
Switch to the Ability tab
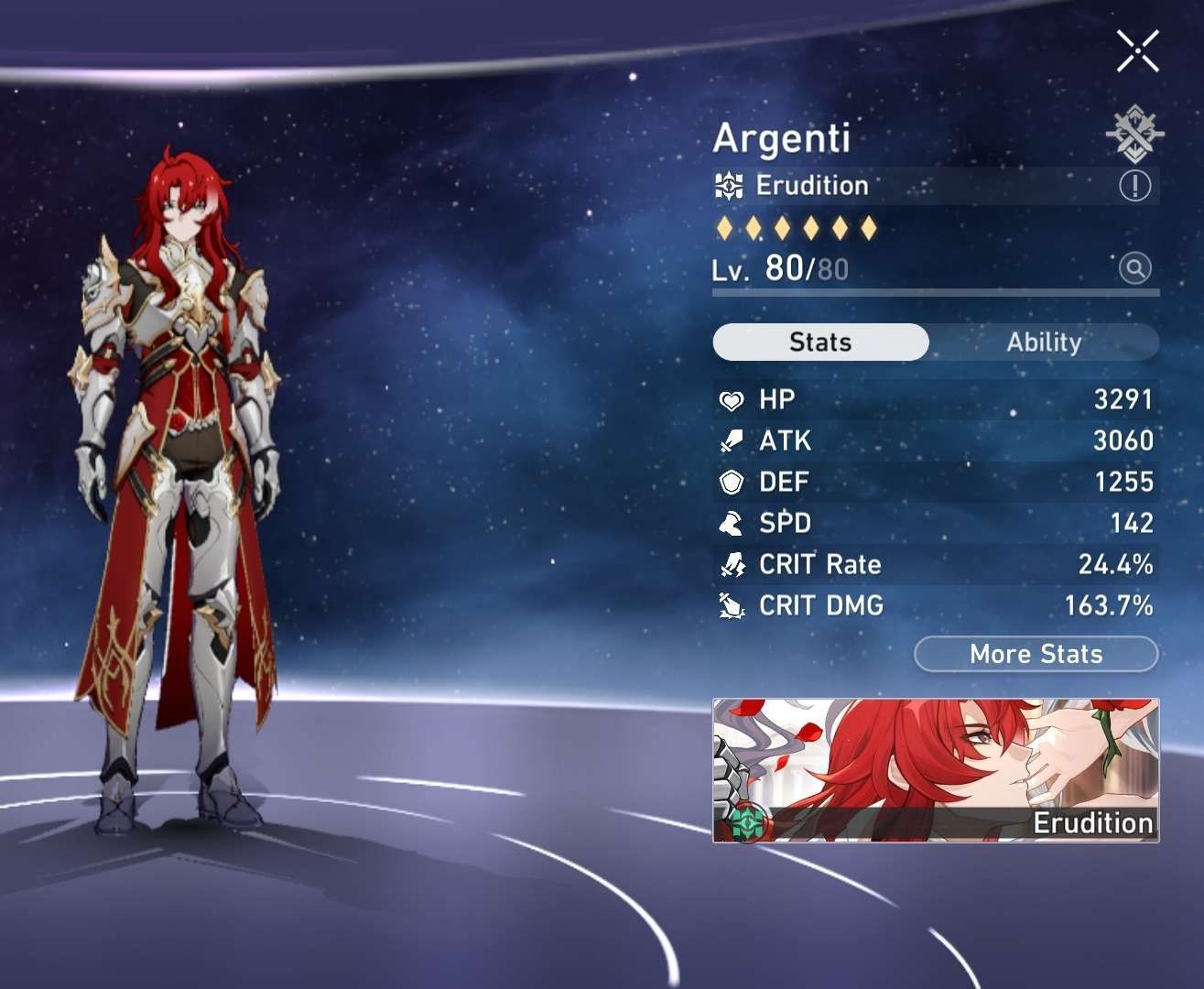(1043, 342)
